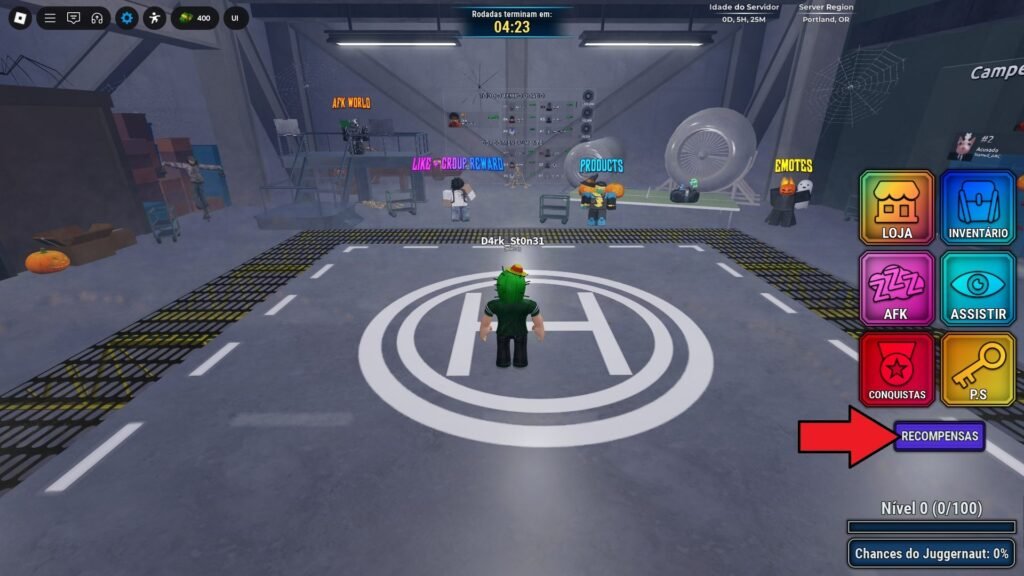Viewport: 1024px width, 576px height.
Task: Activate the AFK mode button
Action: tap(897, 288)
